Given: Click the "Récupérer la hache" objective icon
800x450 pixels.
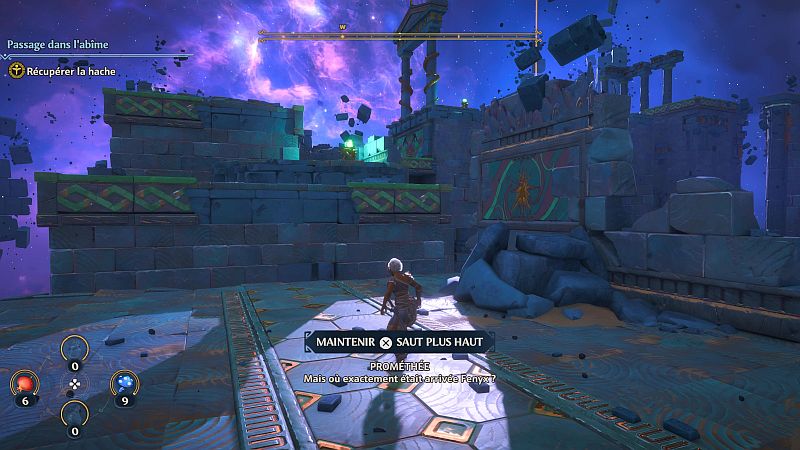Looking at the screenshot, I should (x=17, y=70).
